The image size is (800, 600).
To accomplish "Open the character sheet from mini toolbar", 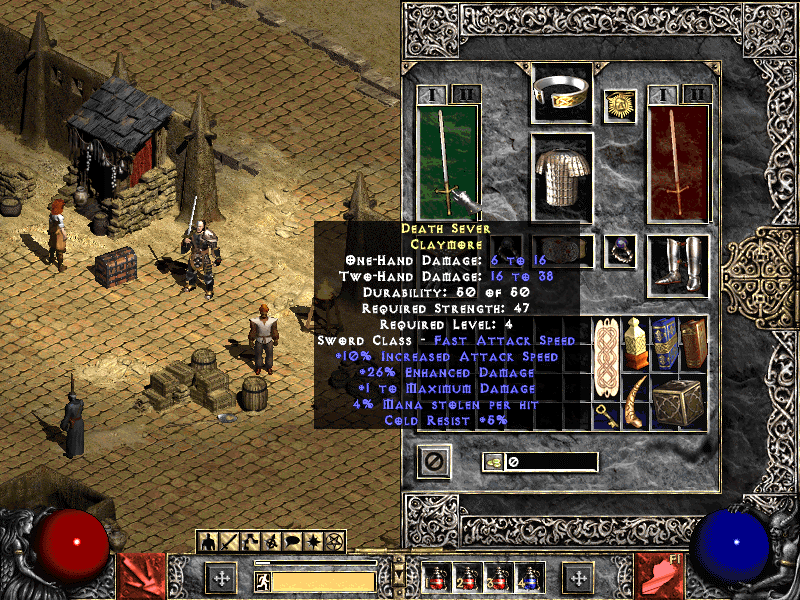I will pyautogui.click(x=209, y=542).
